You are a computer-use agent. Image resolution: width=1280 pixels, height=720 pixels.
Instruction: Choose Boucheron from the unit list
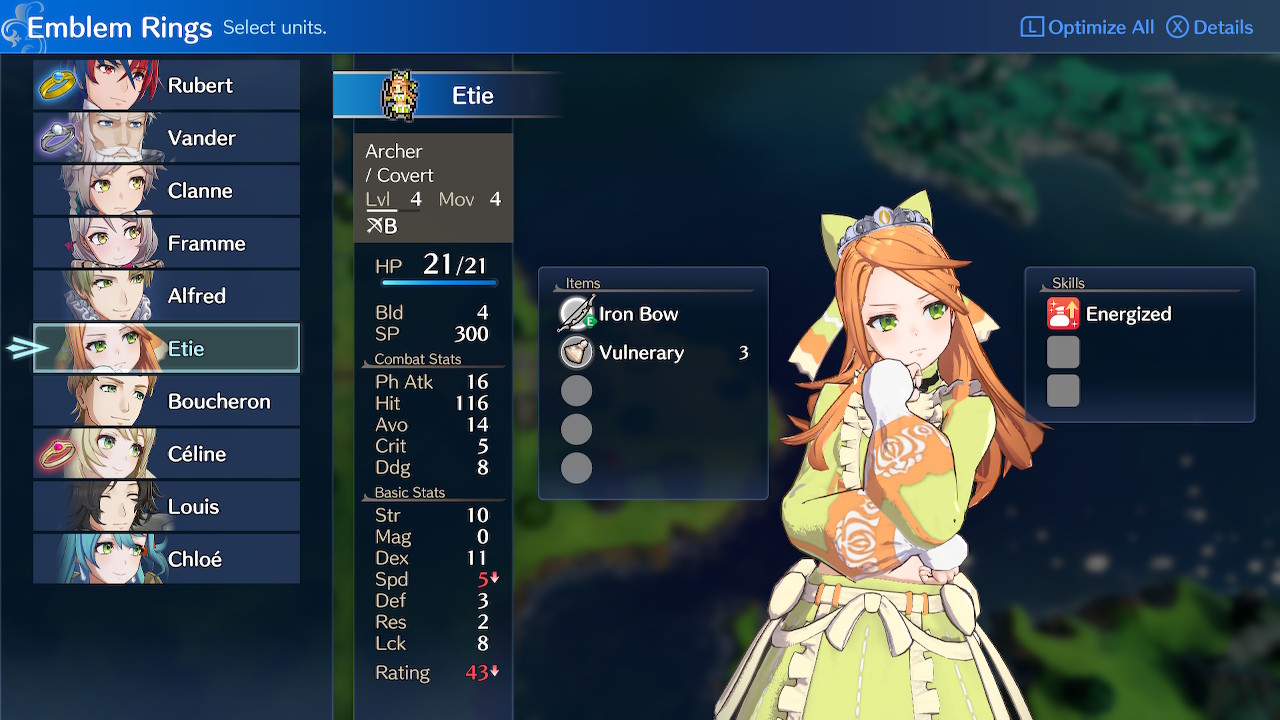166,401
